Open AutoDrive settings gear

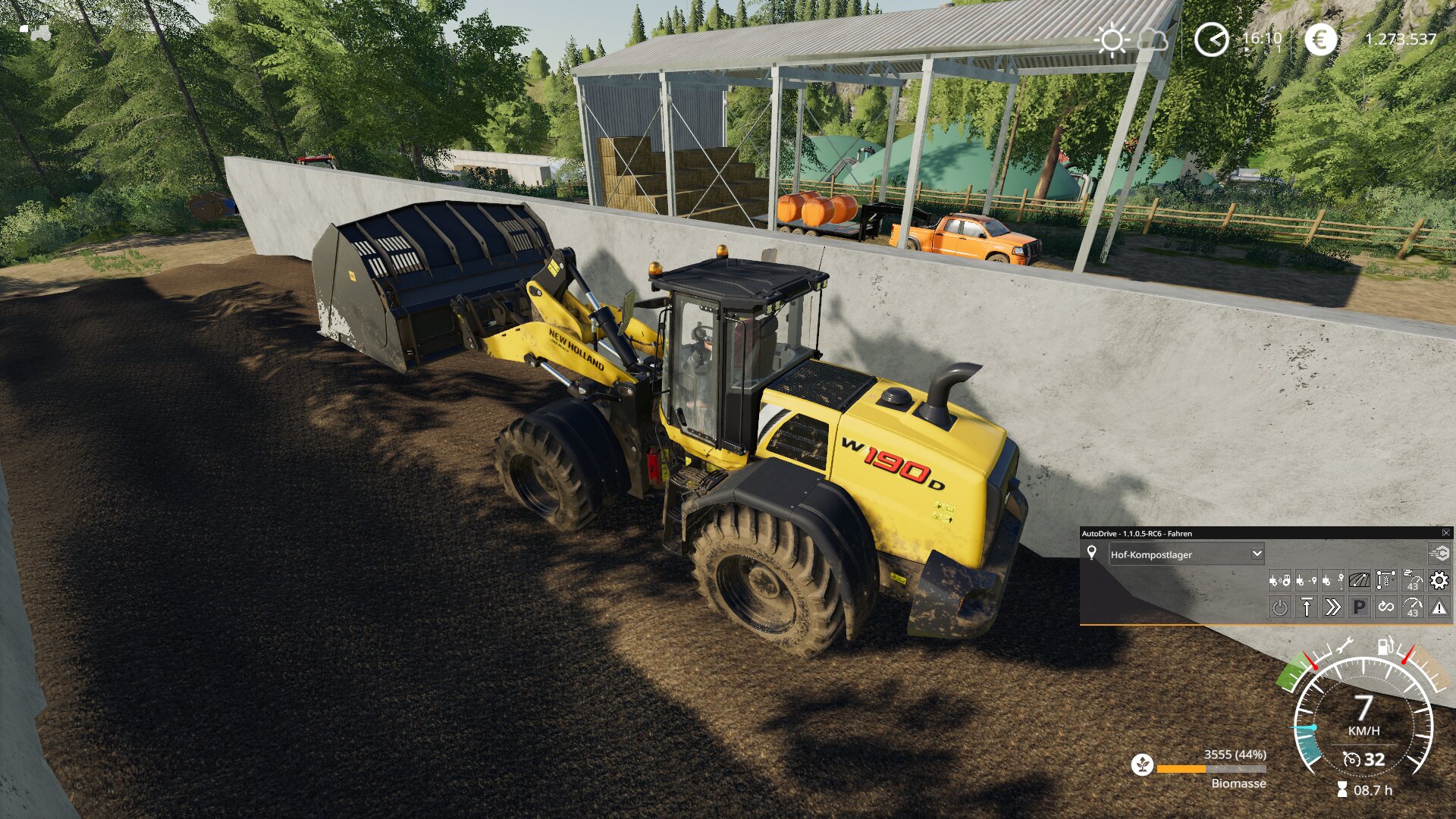point(1439,581)
